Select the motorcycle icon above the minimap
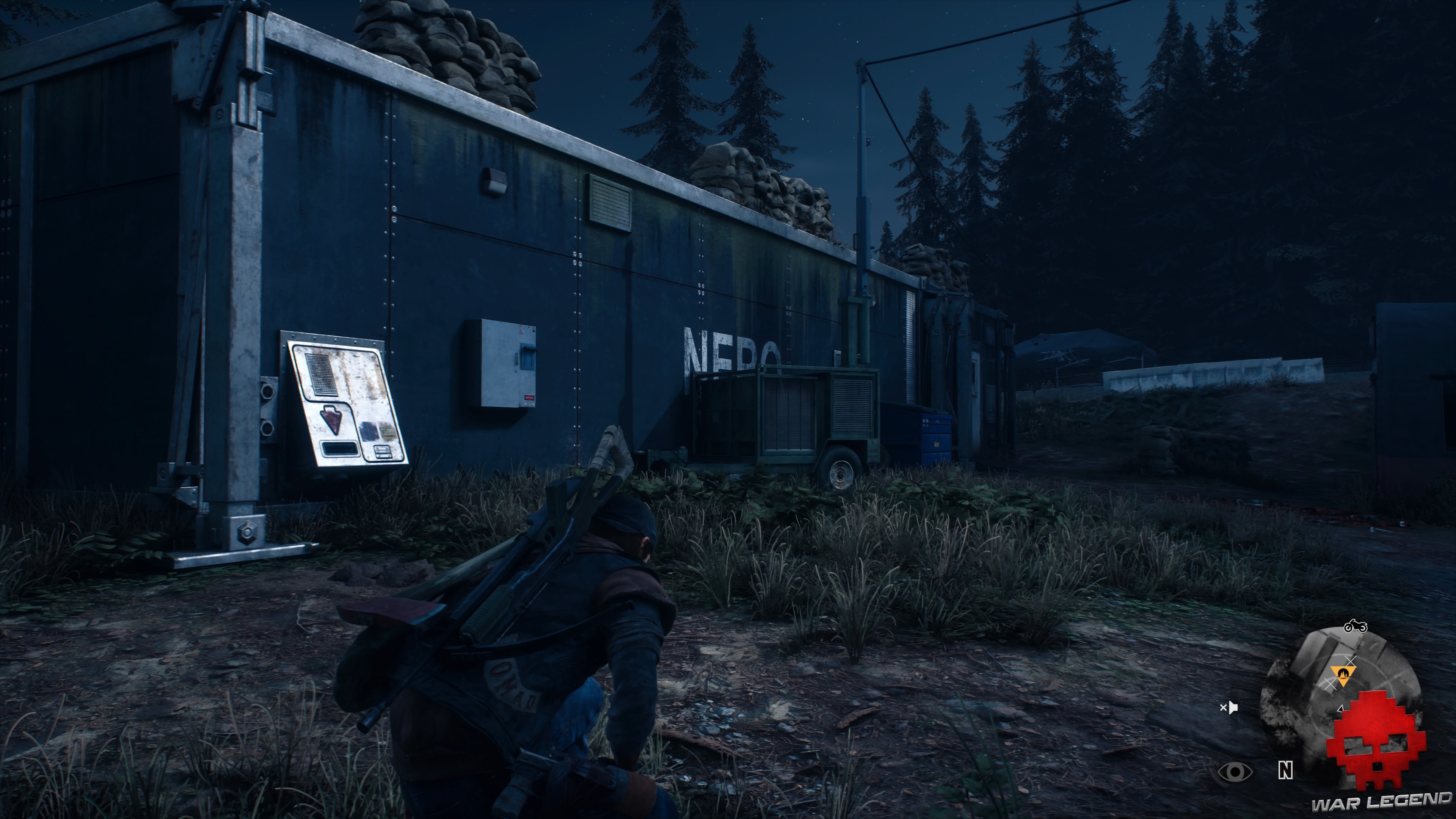Viewport: 1456px width, 819px height. point(1356,626)
